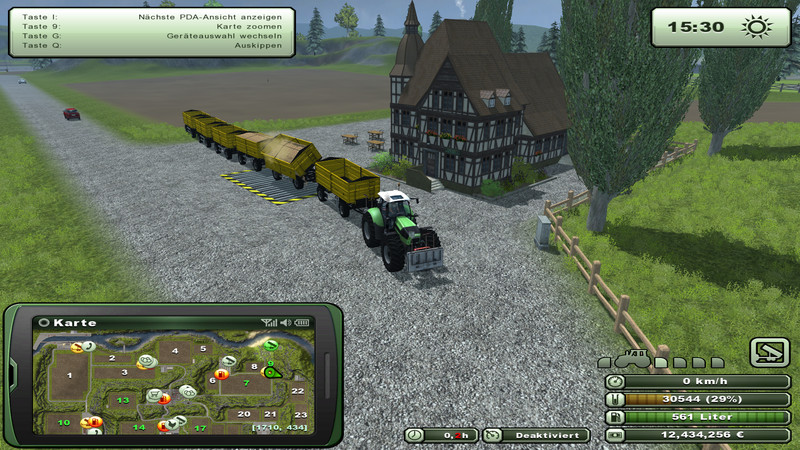Toggle the cruise control showing Deaktiviert
Viewport: 800px width, 450px height.
[536, 436]
